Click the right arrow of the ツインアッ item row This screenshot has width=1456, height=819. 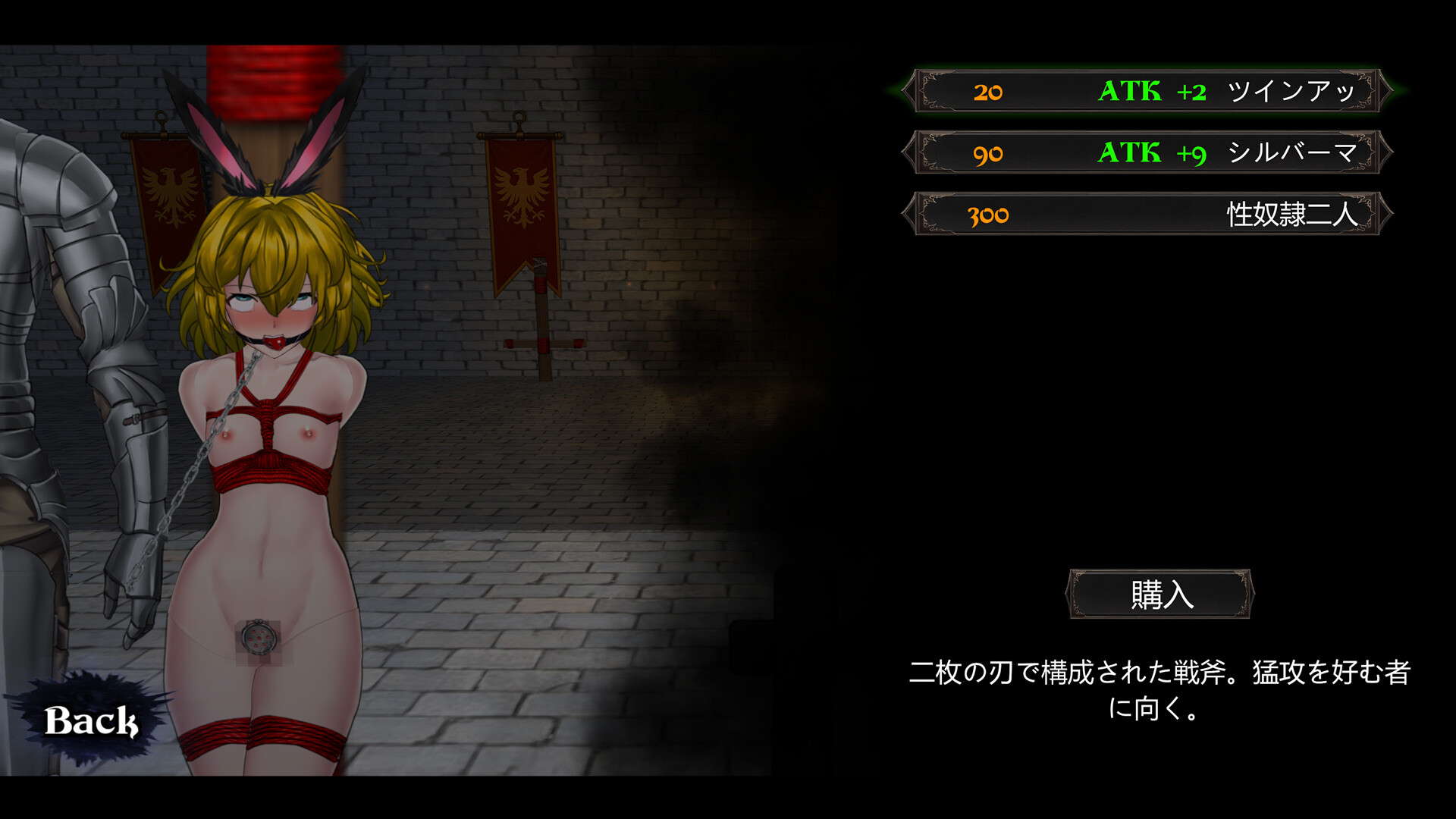pyautogui.click(x=1385, y=93)
